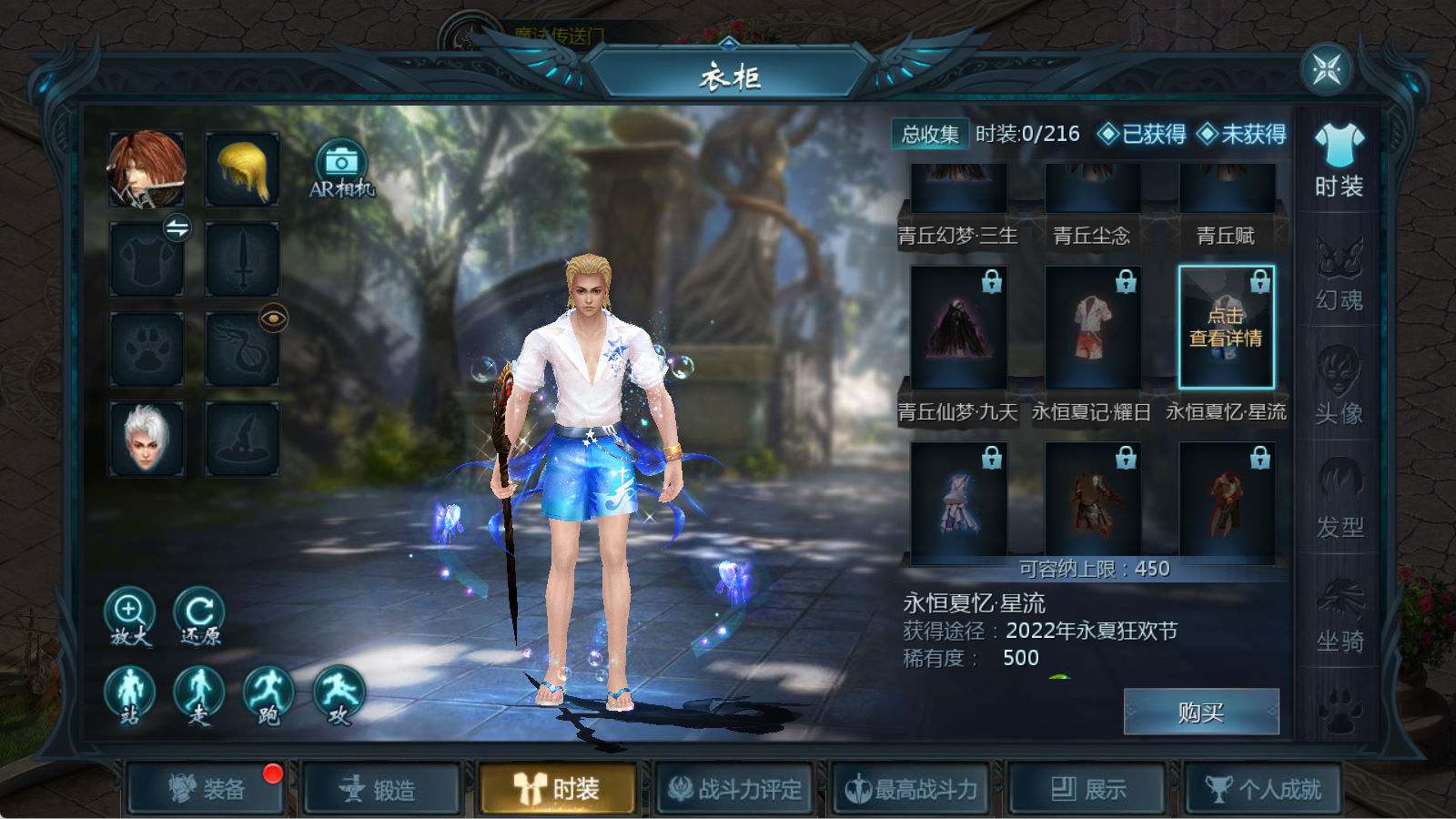Play the 攻 attack animation

point(339,695)
